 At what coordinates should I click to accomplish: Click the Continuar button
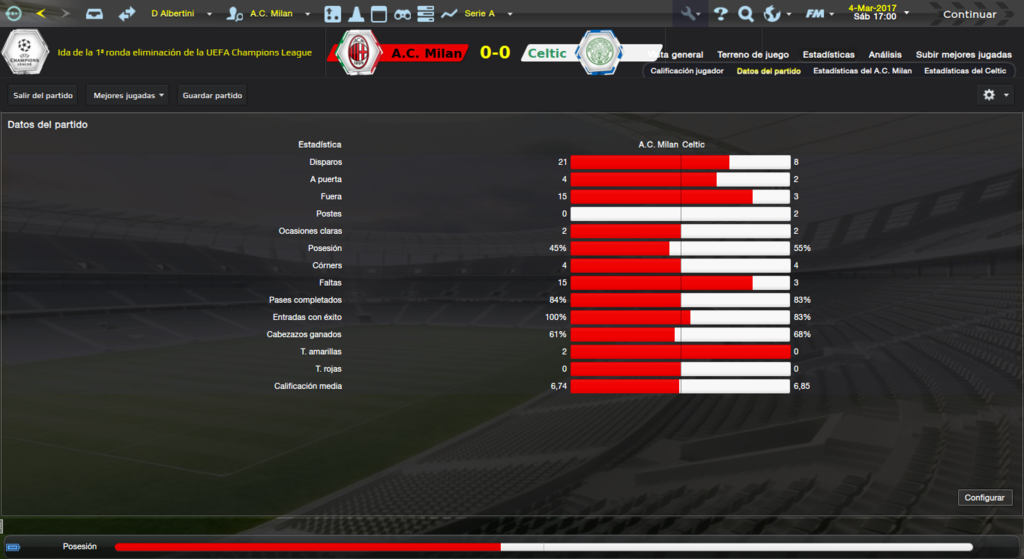click(969, 14)
